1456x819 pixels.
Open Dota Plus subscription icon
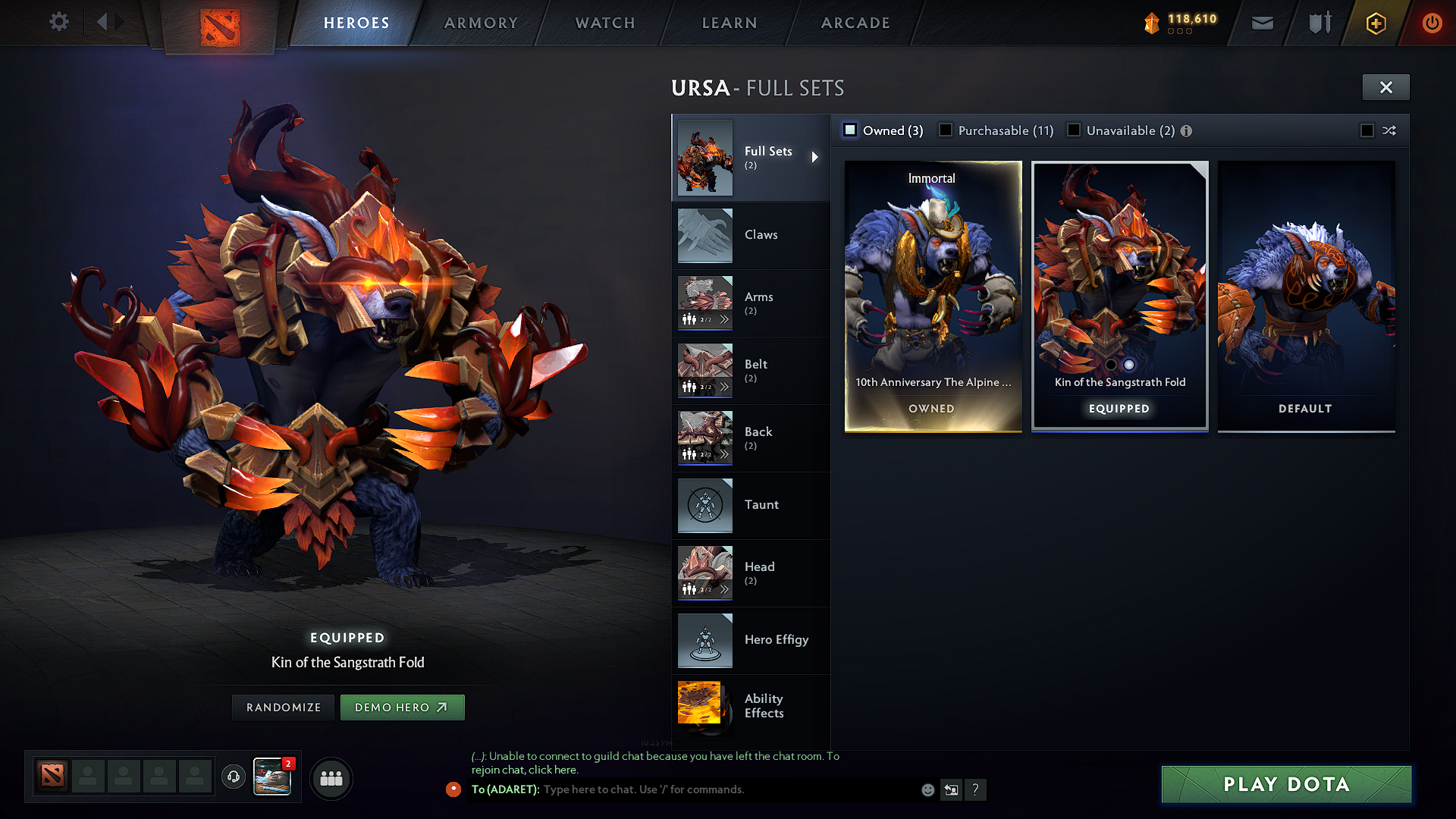[x=1375, y=23]
